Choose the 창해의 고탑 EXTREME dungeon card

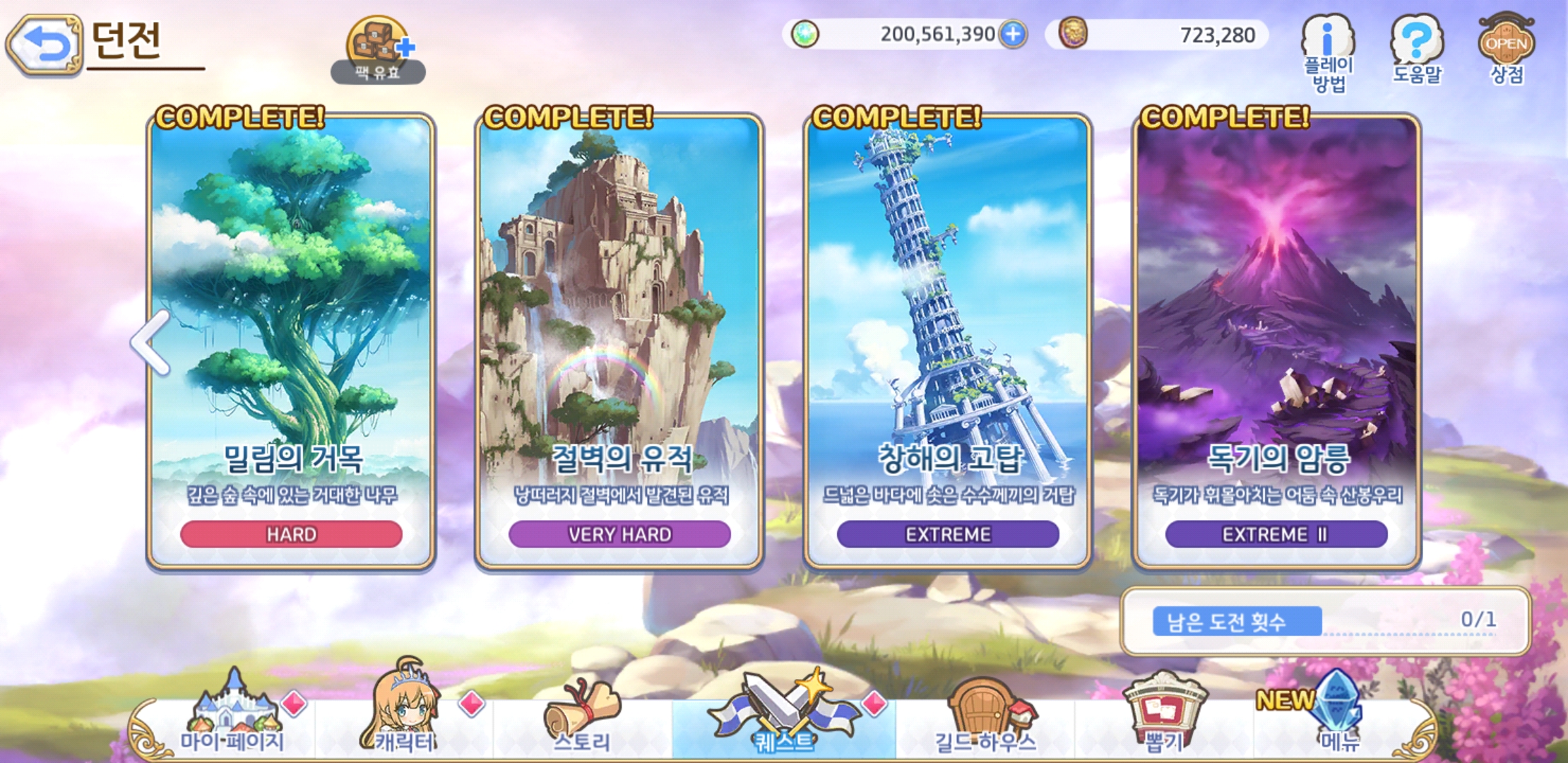point(948,341)
